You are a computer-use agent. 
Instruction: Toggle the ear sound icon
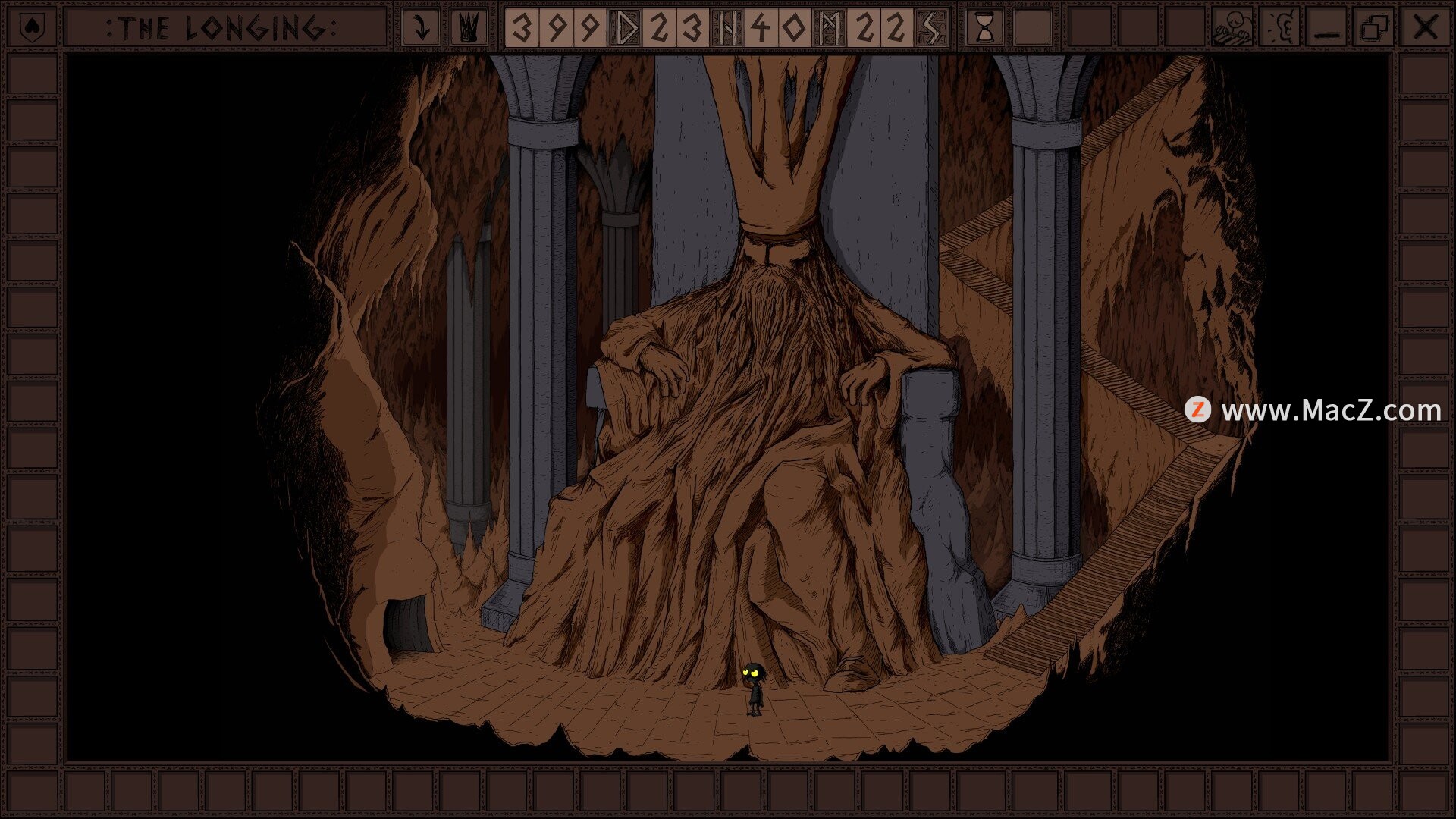coord(1279,28)
